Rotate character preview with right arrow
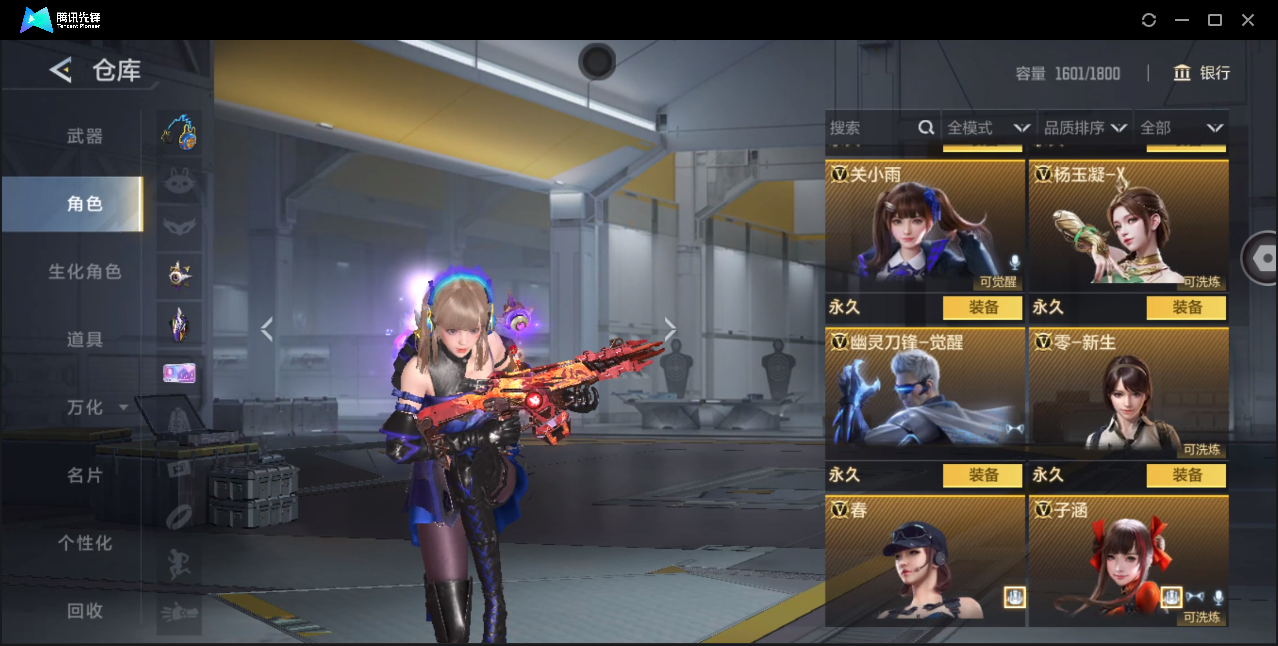The width and height of the screenshot is (1278, 646). [670, 329]
